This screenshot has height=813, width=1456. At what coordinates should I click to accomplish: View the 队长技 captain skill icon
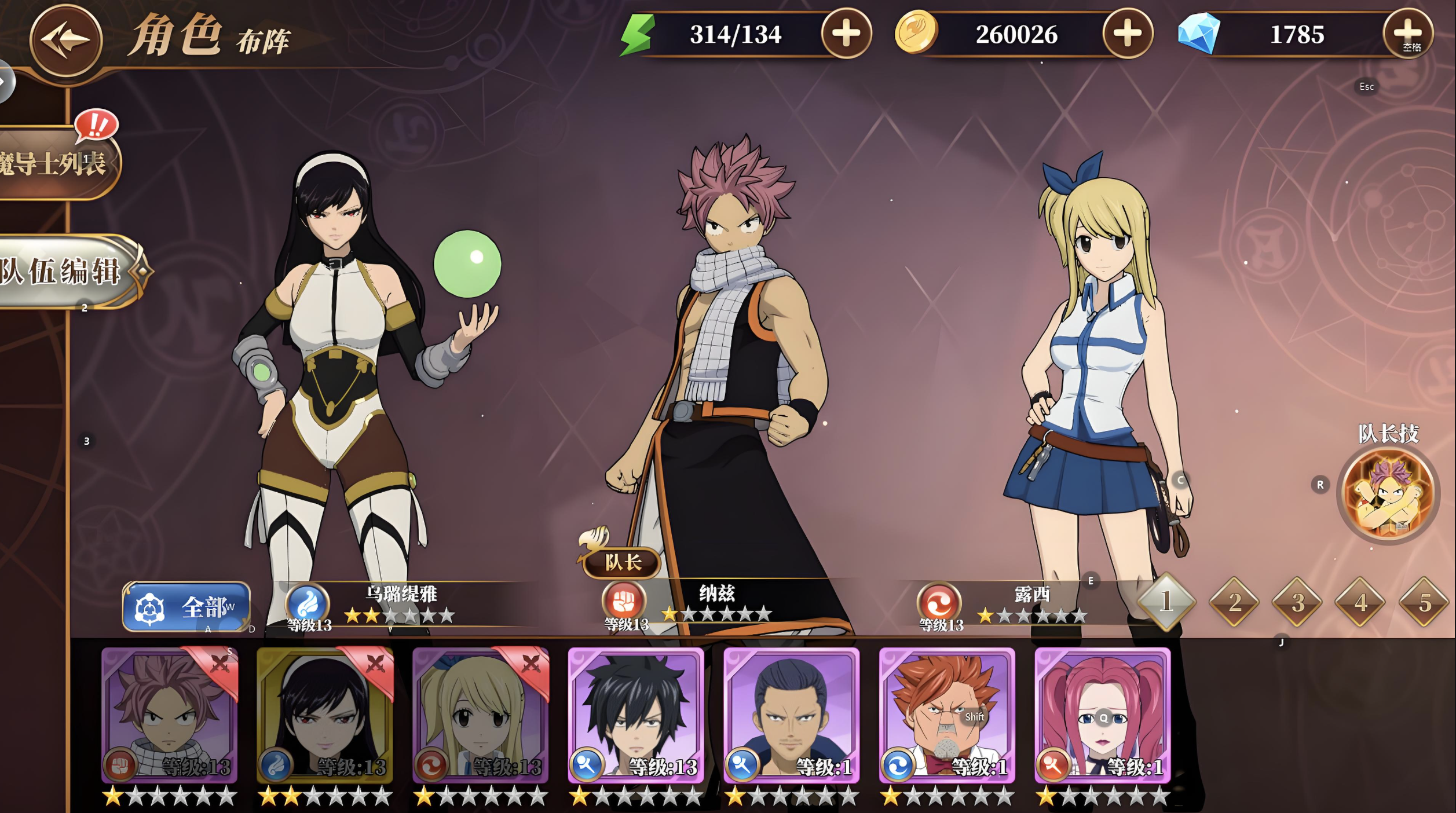[x=1389, y=494]
